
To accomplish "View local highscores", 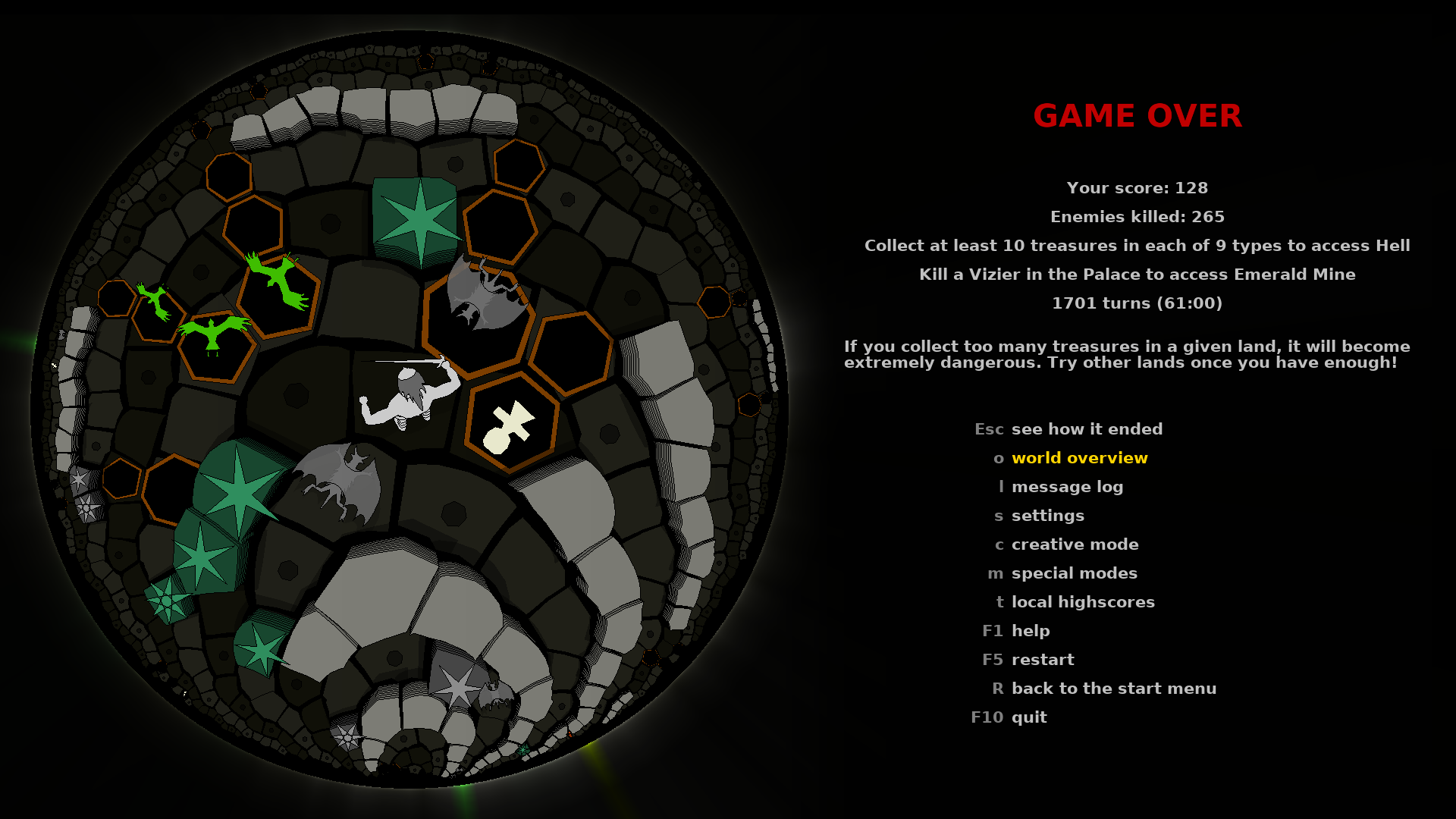I will (x=1082, y=601).
